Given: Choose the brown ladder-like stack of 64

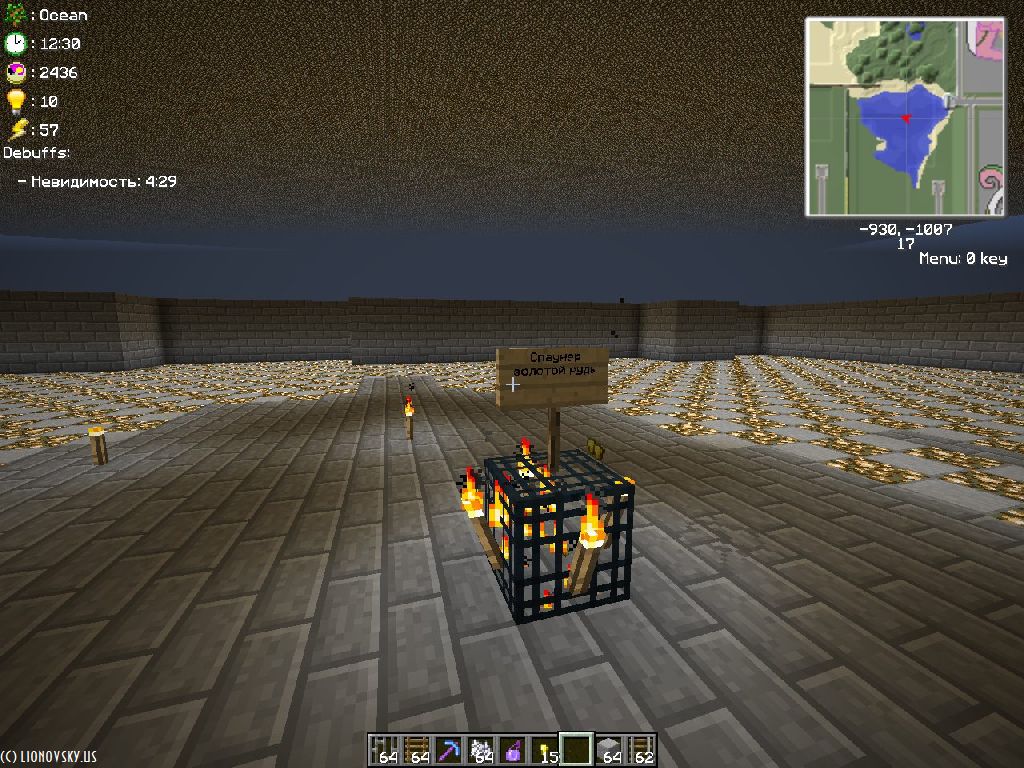Looking at the screenshot, I should pyautogui.click(x=416, y=750).
